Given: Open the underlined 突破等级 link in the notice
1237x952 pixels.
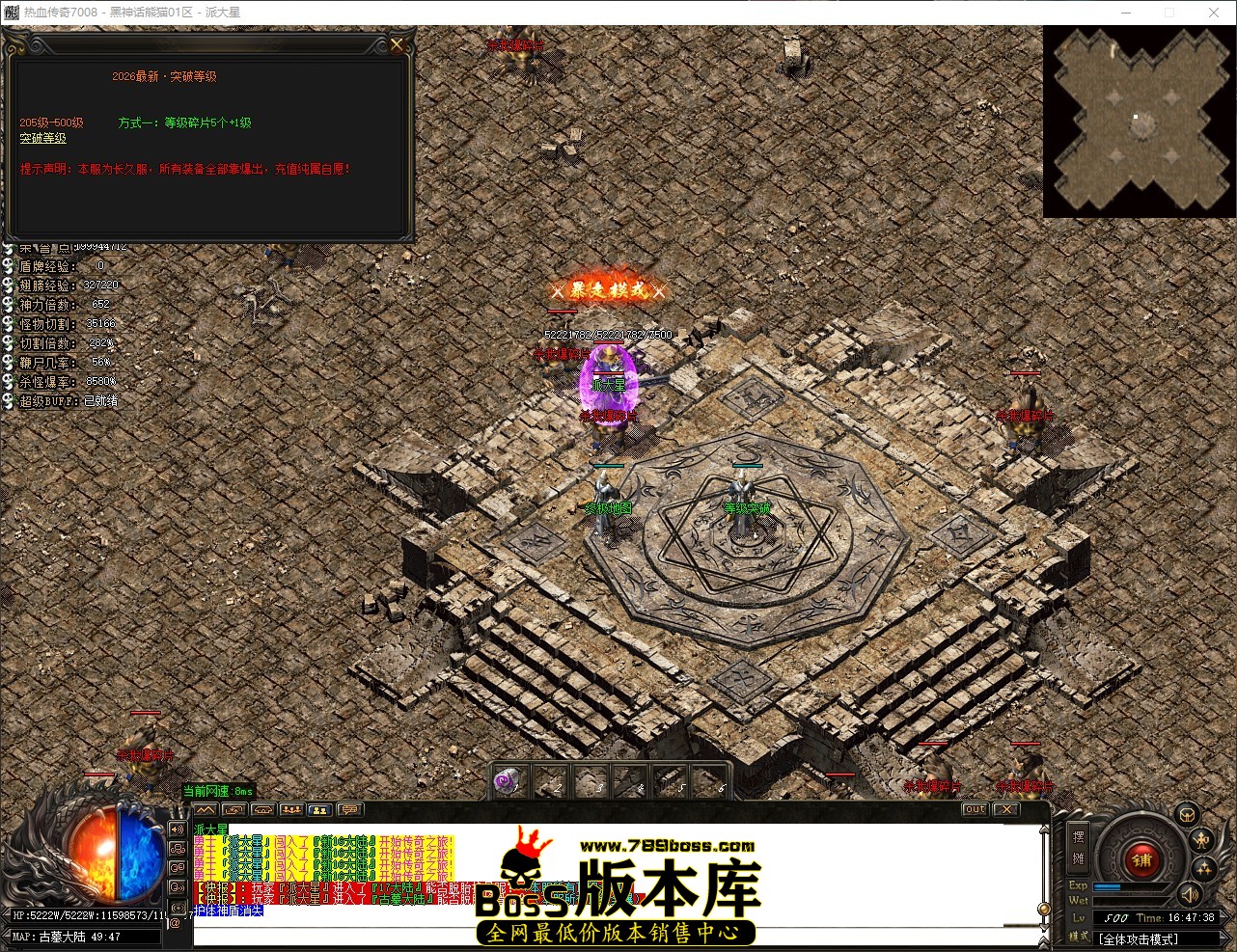Looking at the screenshot, I should (43, 138).
